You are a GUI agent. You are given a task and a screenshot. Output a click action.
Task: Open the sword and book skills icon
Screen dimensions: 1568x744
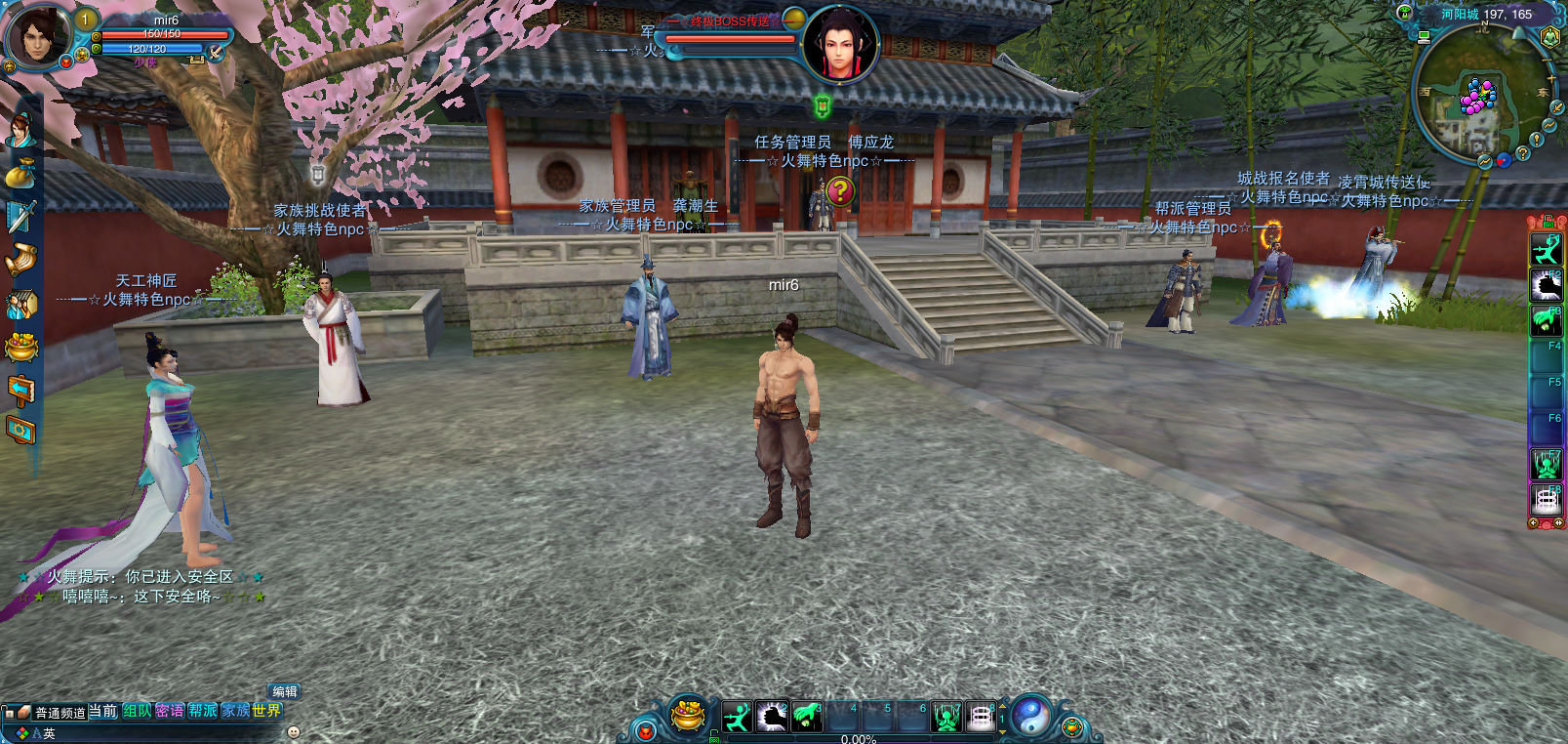(20, 217)
